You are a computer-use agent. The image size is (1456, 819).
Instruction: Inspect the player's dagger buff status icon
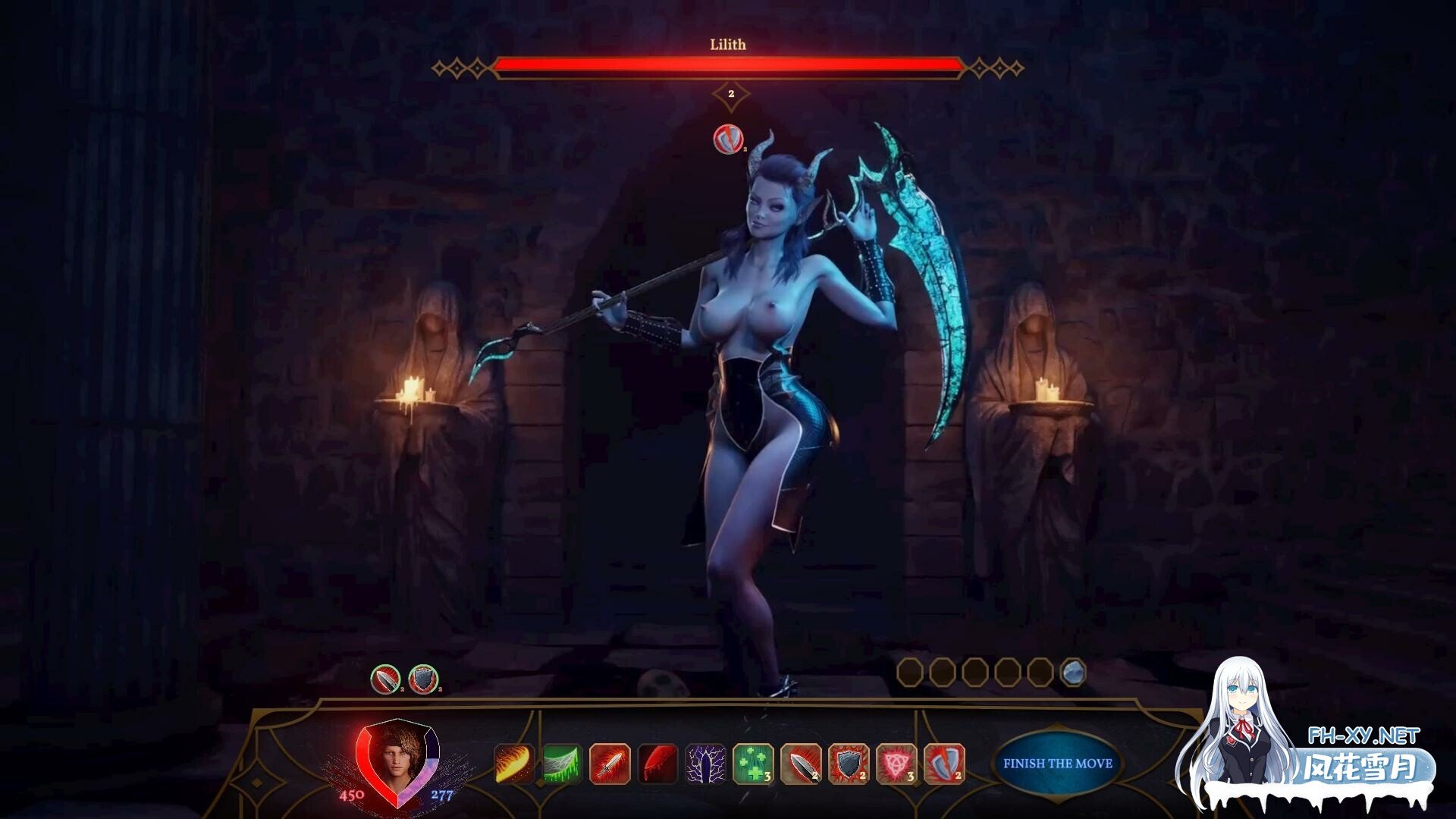click(386, 679)
